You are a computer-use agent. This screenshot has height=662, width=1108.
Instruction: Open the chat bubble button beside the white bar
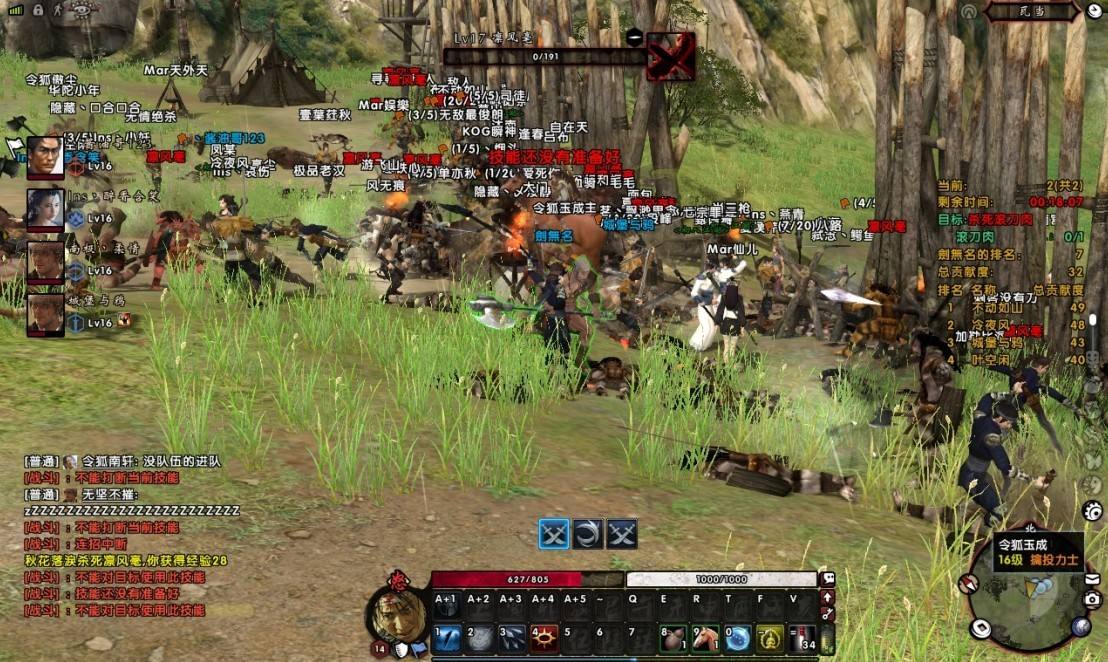tap(828, 579)
